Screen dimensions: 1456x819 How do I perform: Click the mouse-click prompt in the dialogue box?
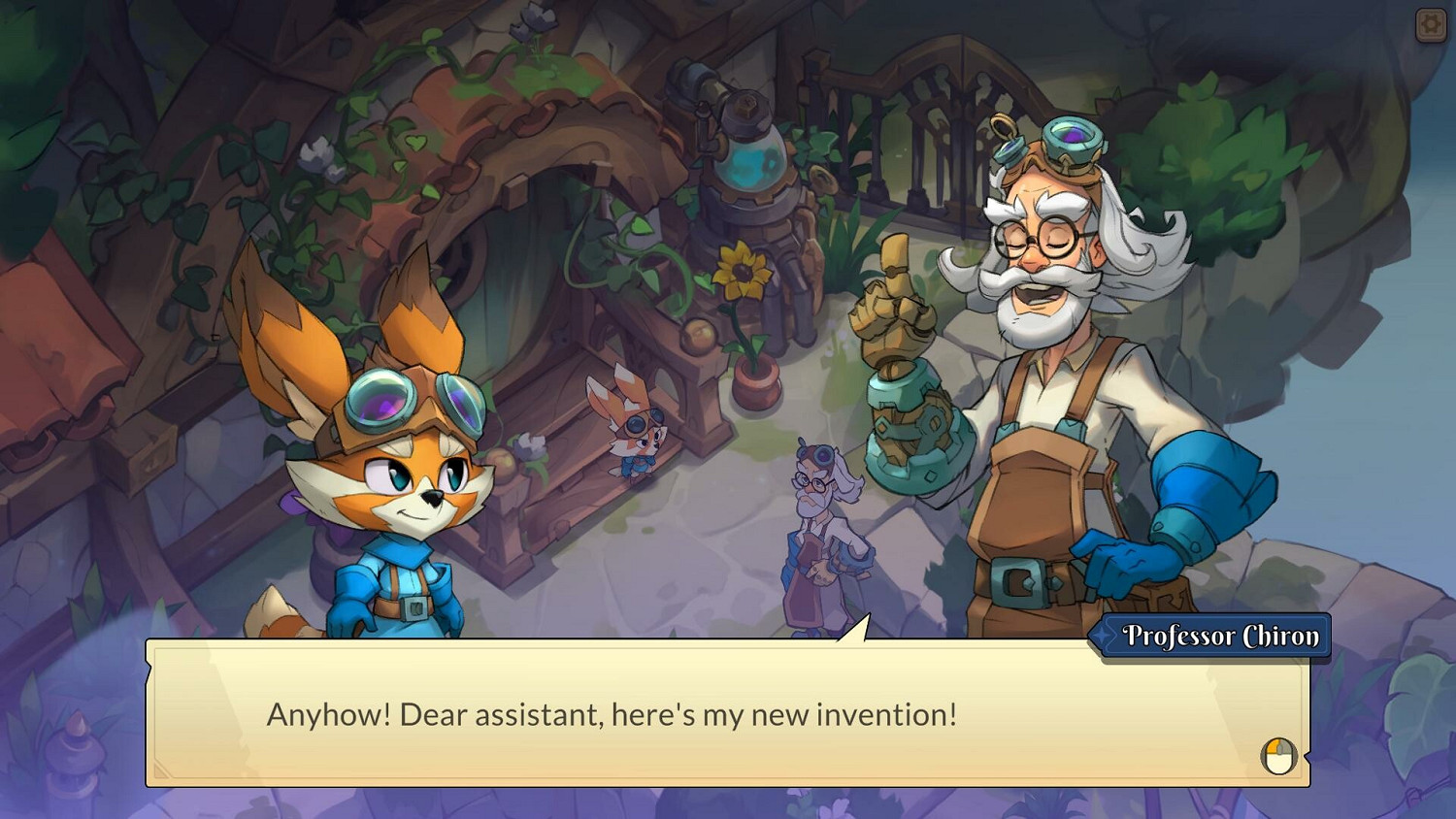pyautogui.click(x=1277, y=755)
